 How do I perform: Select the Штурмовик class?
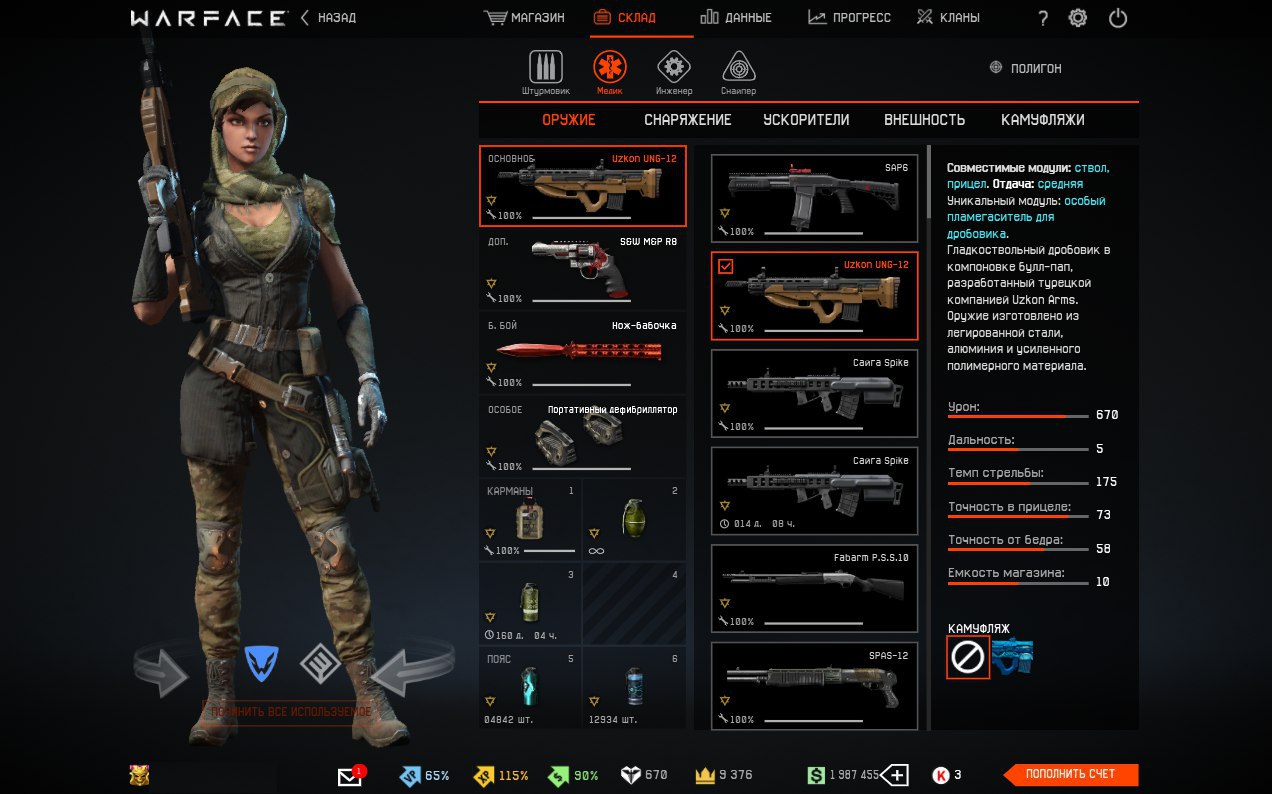click(x=545, y=72)
